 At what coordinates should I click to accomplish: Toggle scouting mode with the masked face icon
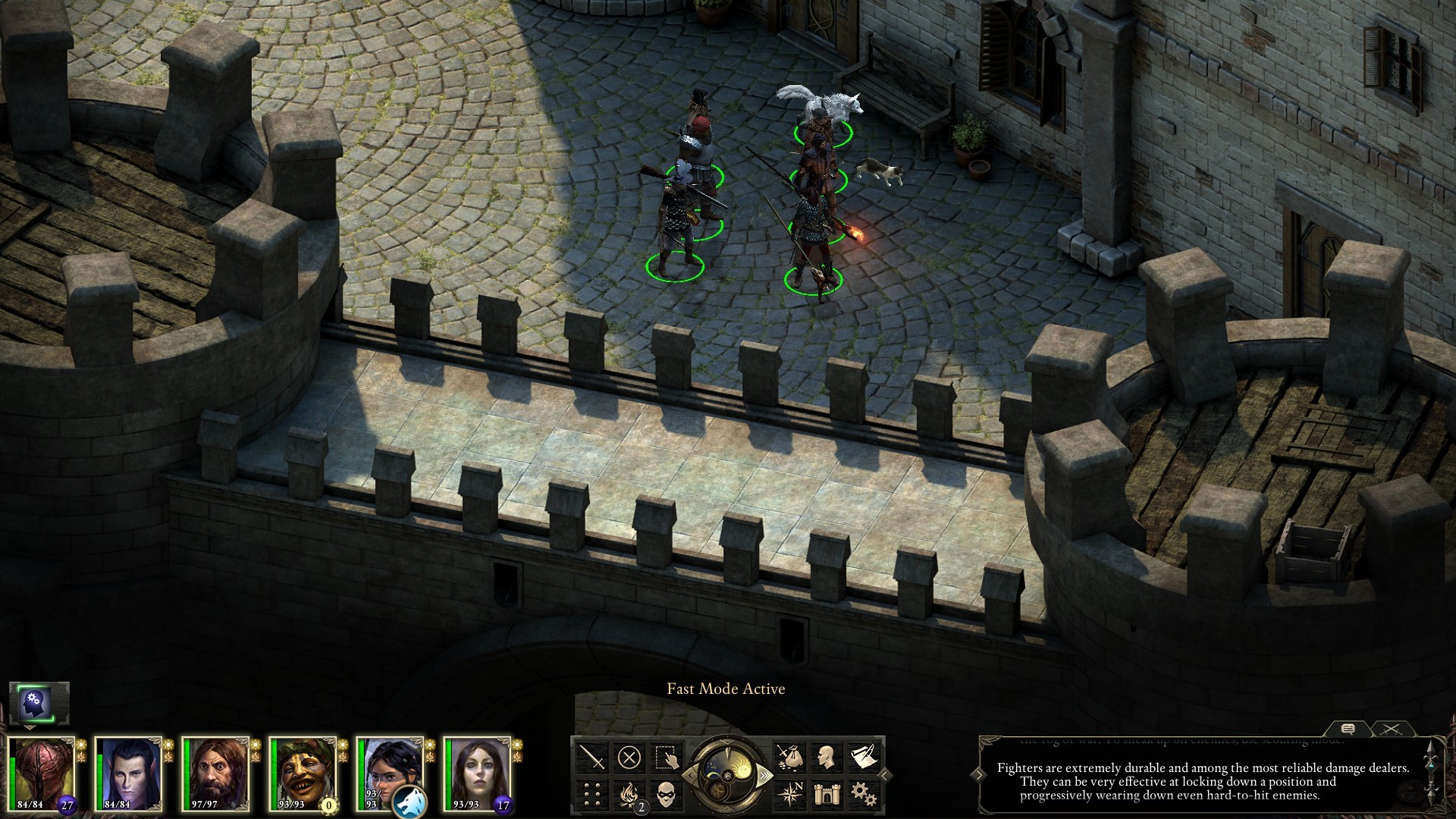(x=667, y=794)
